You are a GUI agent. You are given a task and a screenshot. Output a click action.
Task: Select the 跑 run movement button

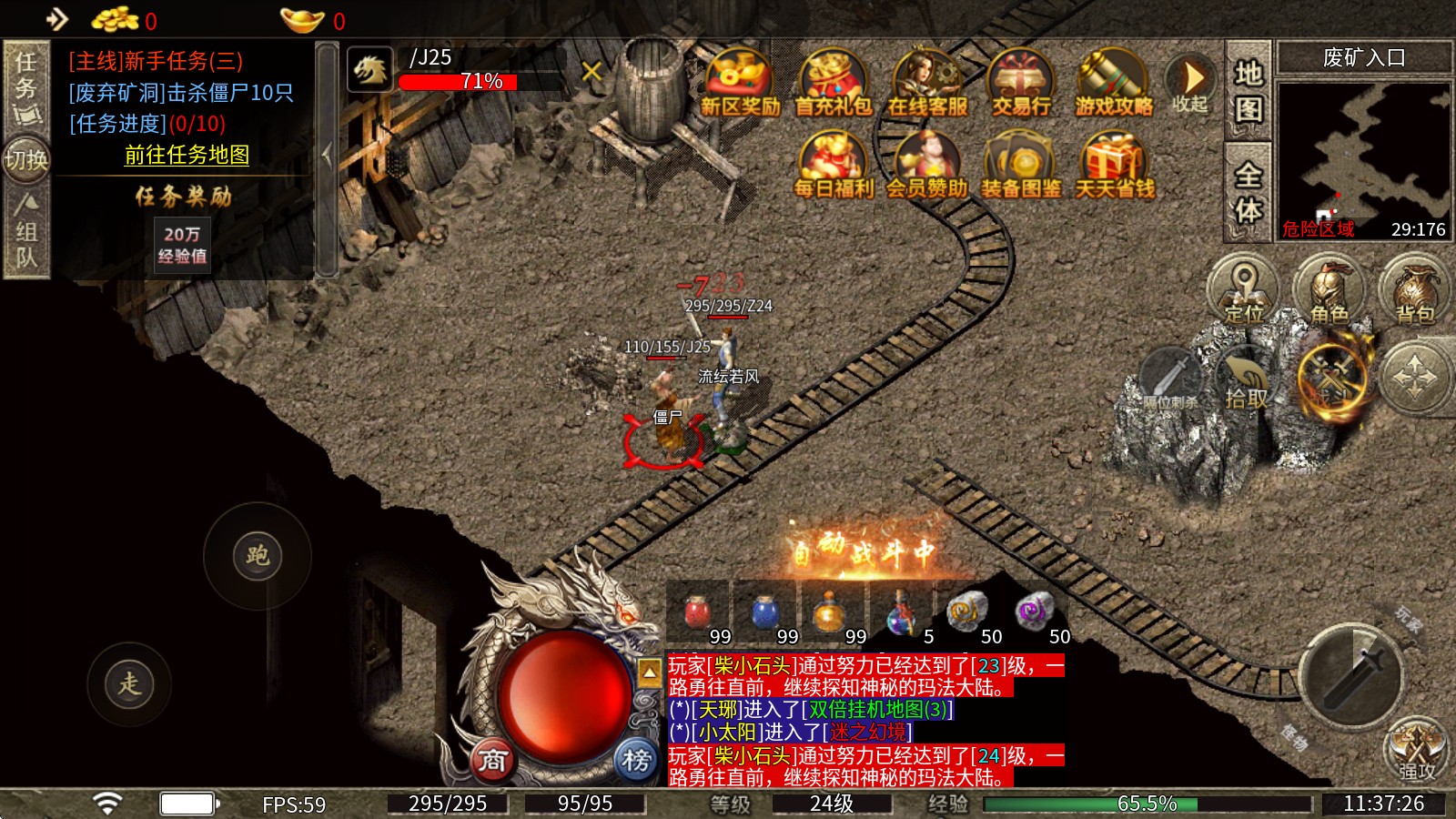(258, 555)
